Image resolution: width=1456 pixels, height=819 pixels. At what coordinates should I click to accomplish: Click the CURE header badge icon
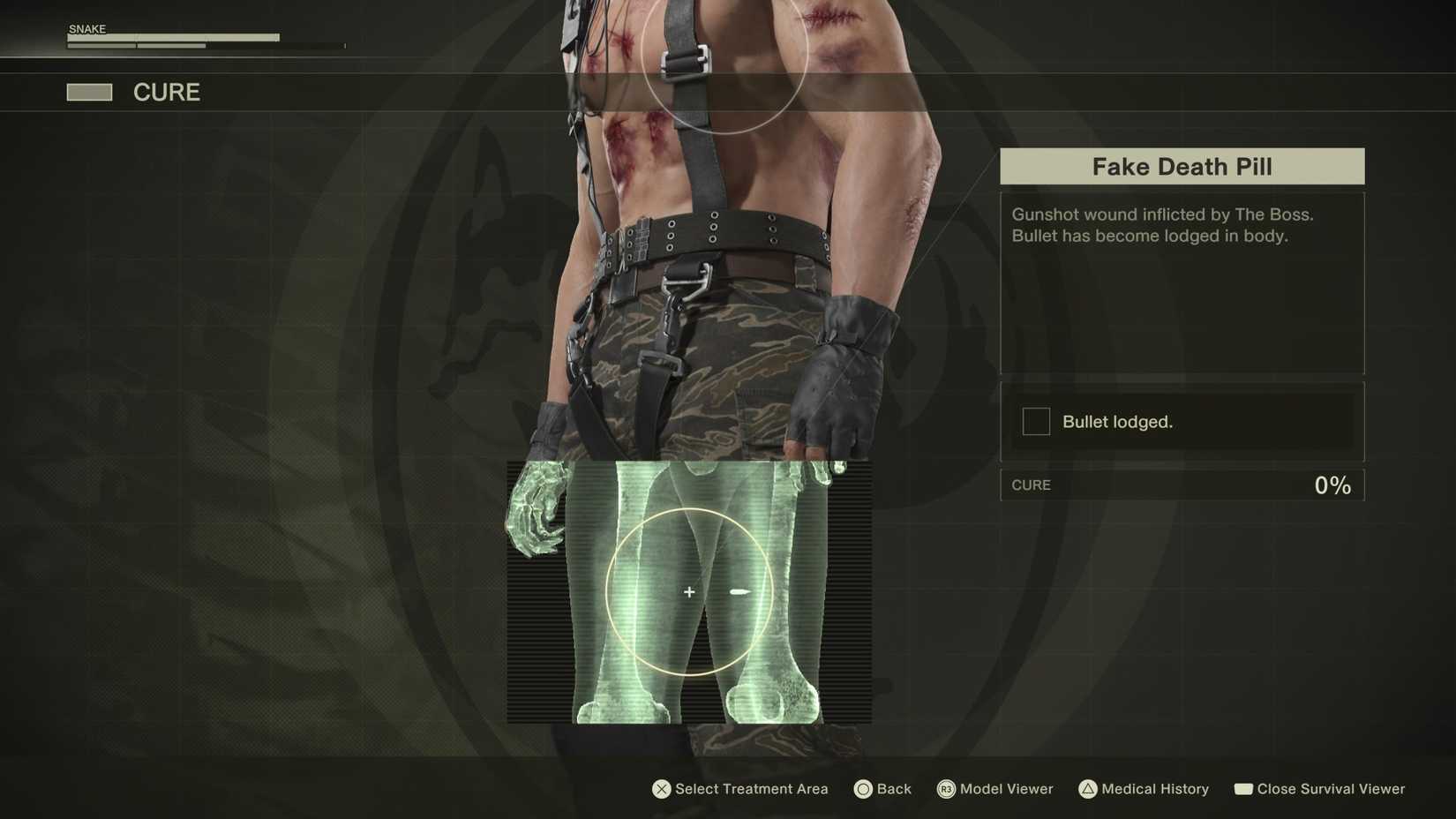pyautogui.click(x=89, y=92)
